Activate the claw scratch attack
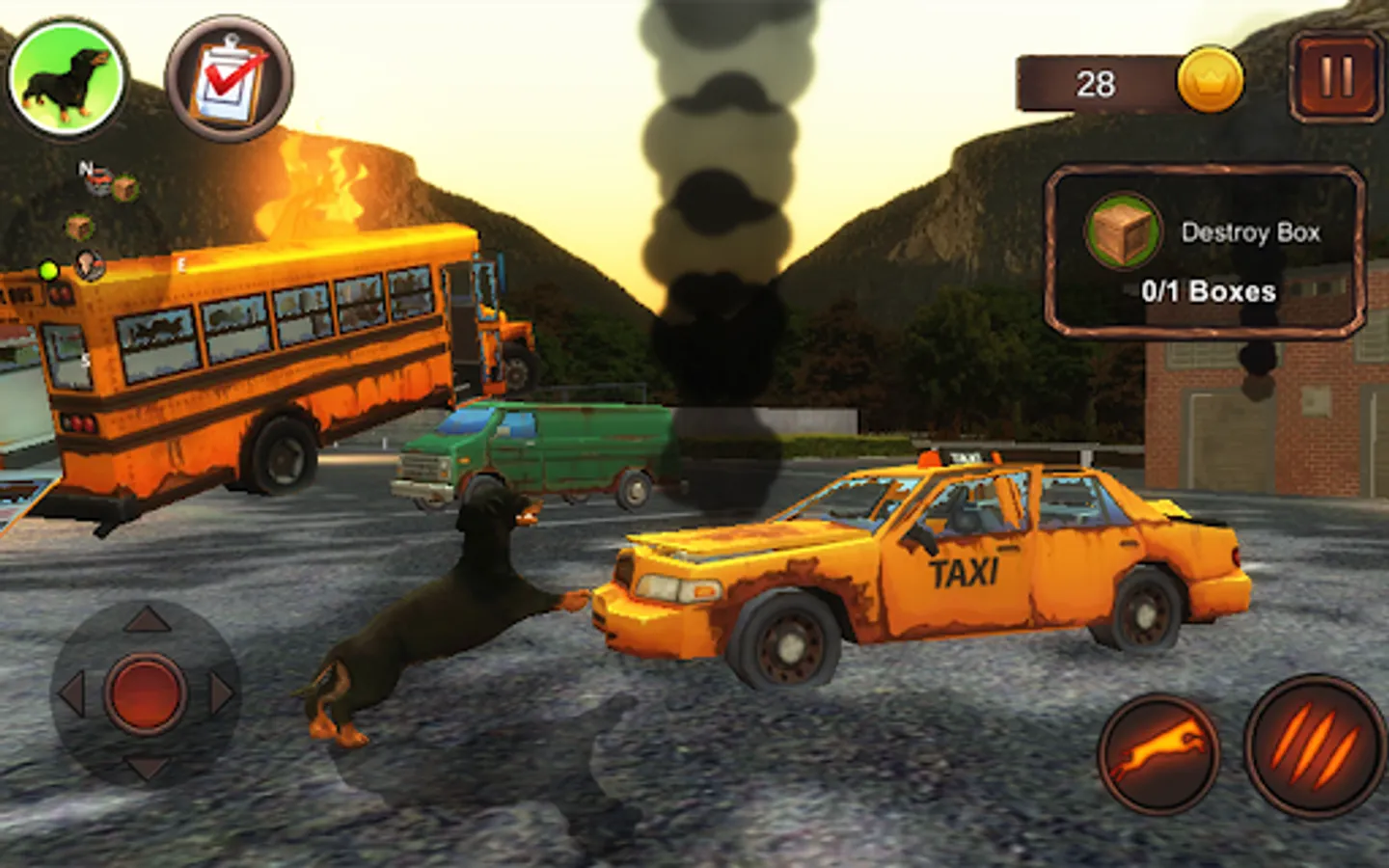 coord(1314,748)
